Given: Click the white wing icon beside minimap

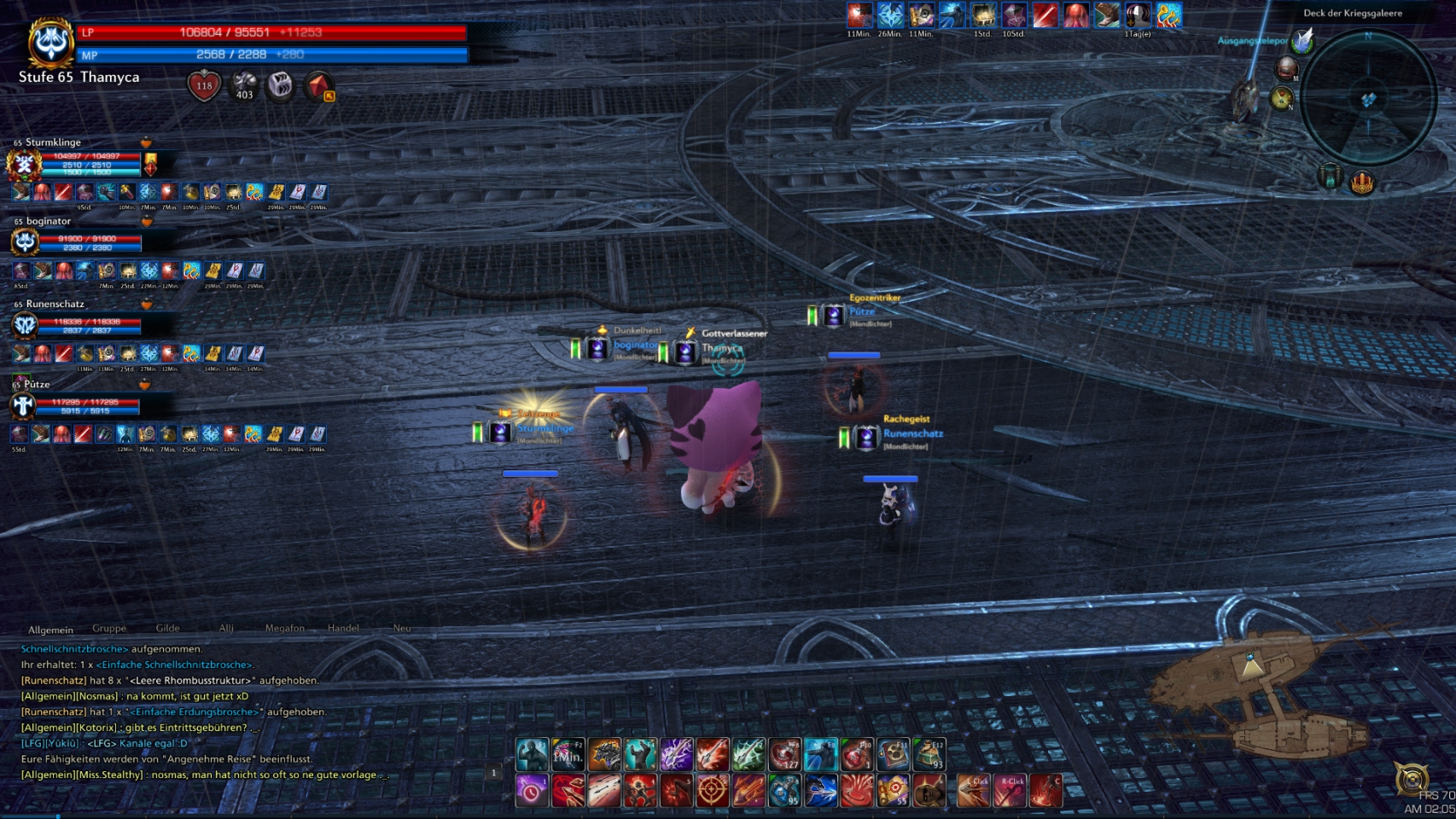Looking at the screenshot, I should pyautogui.click(x=1302, y=39).
